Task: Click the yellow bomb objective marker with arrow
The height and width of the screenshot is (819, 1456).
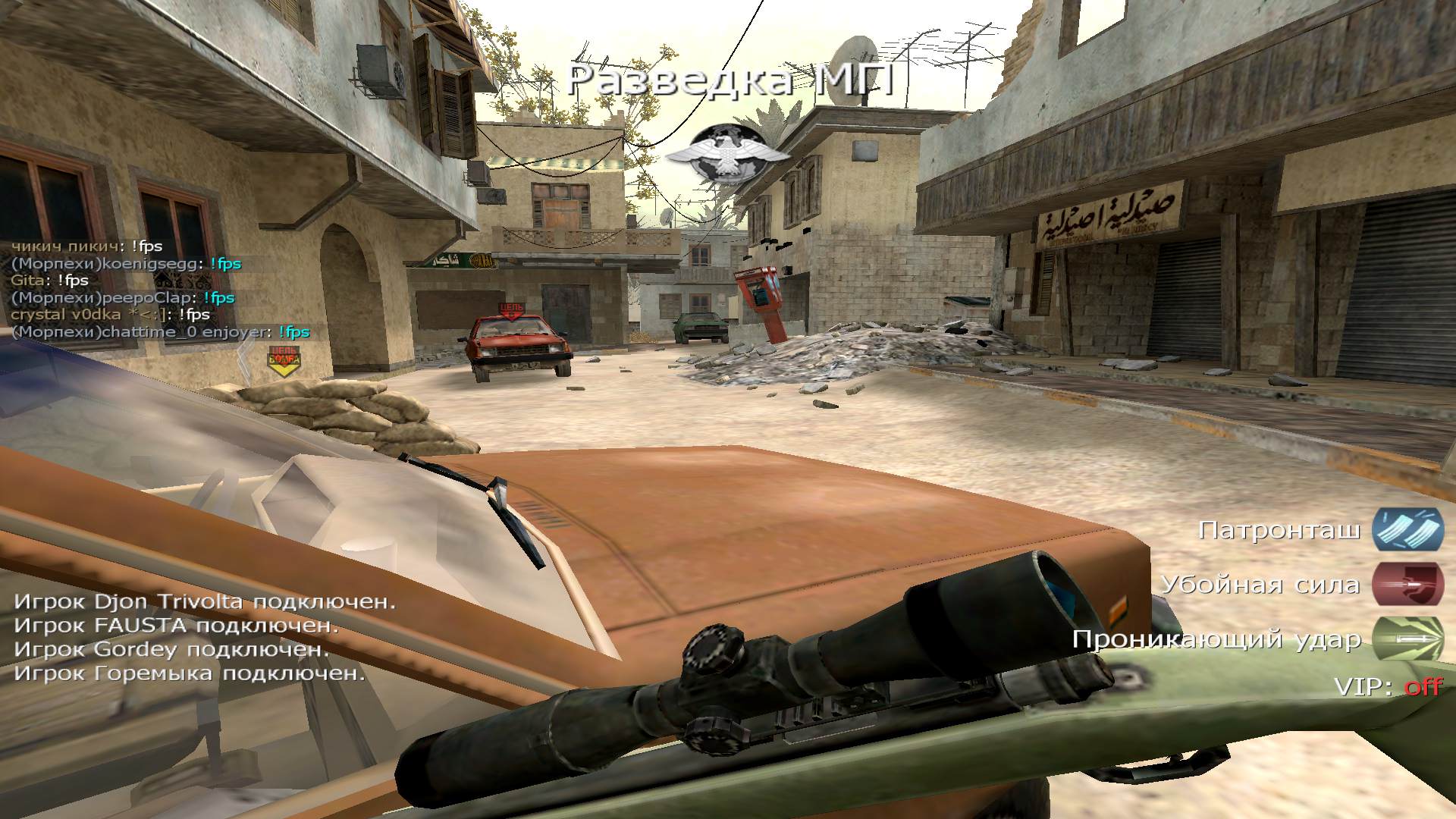Action: click(x=284, y=361)
